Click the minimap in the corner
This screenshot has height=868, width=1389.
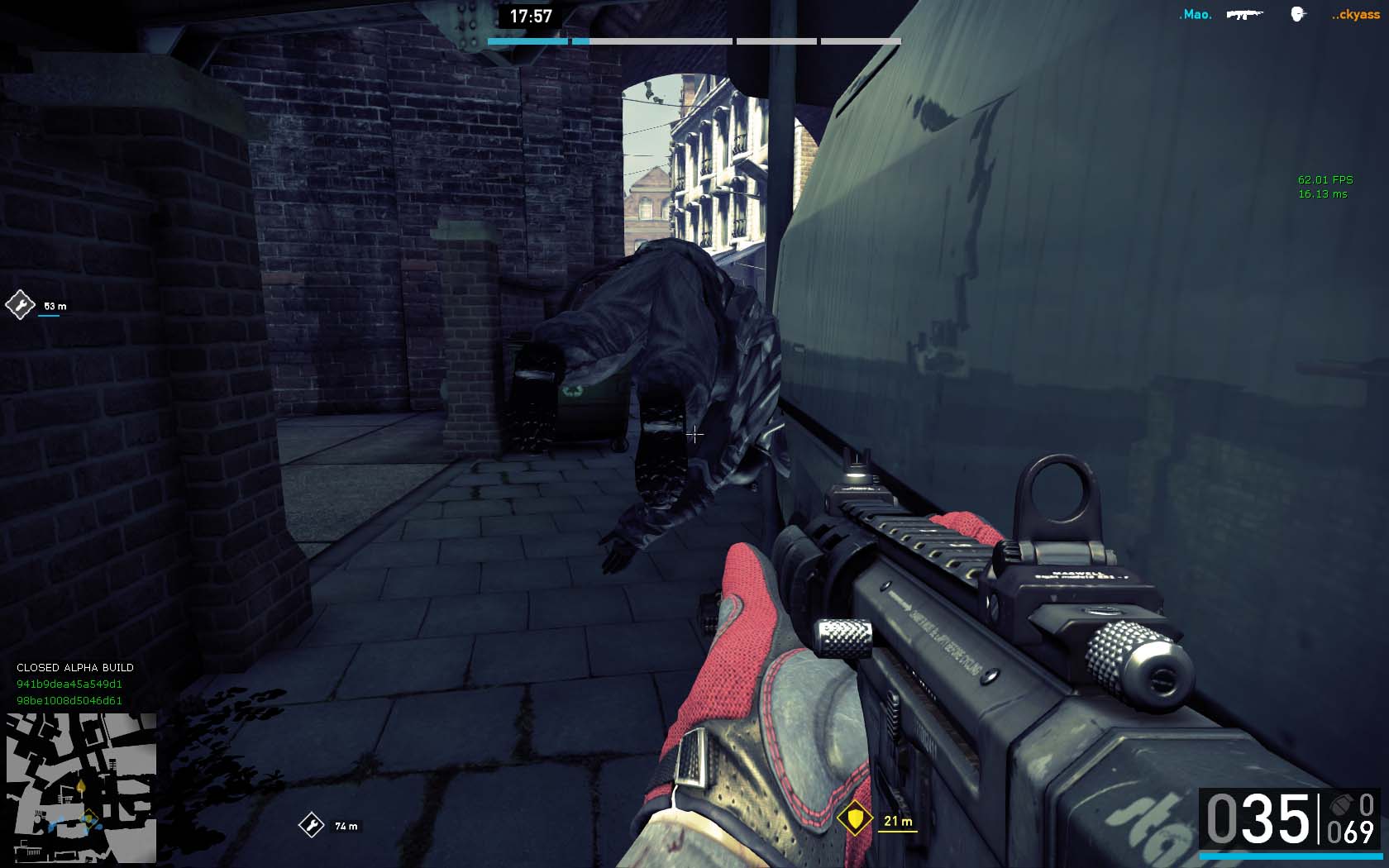pos(81,788)
